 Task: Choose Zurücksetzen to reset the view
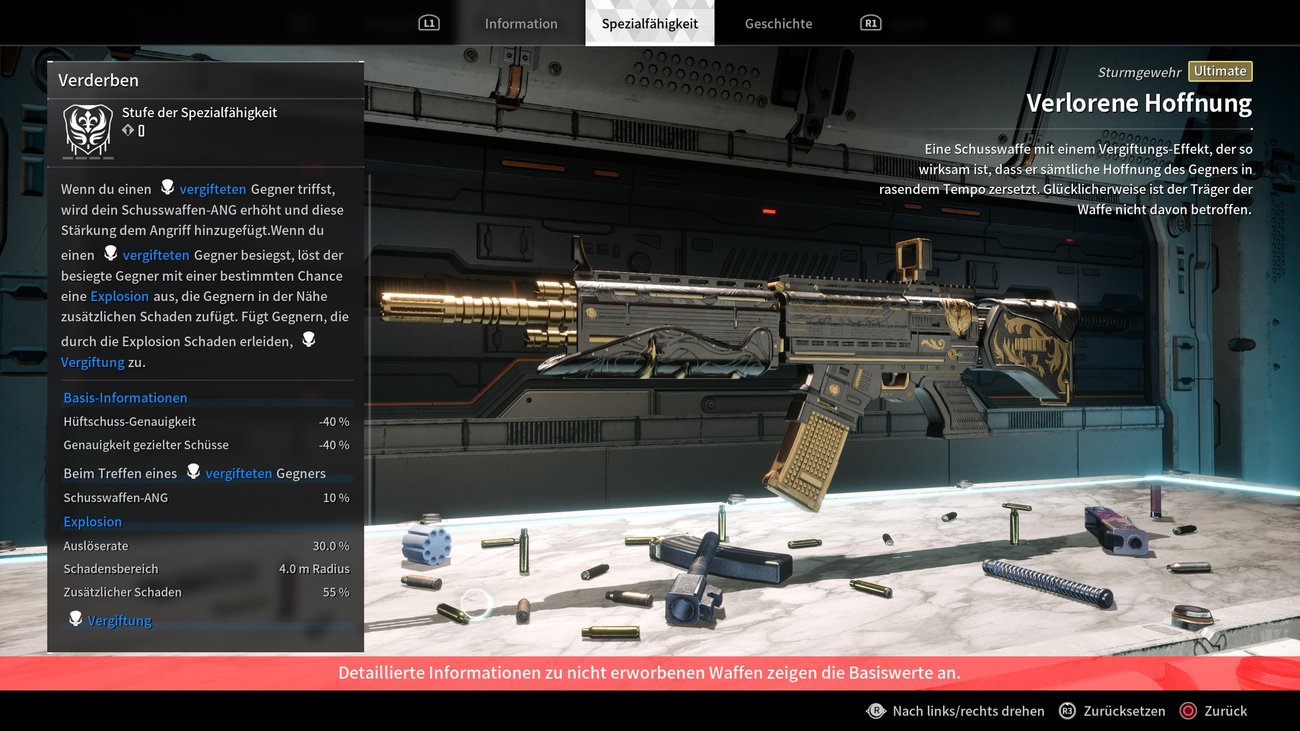coord(1112,711)
